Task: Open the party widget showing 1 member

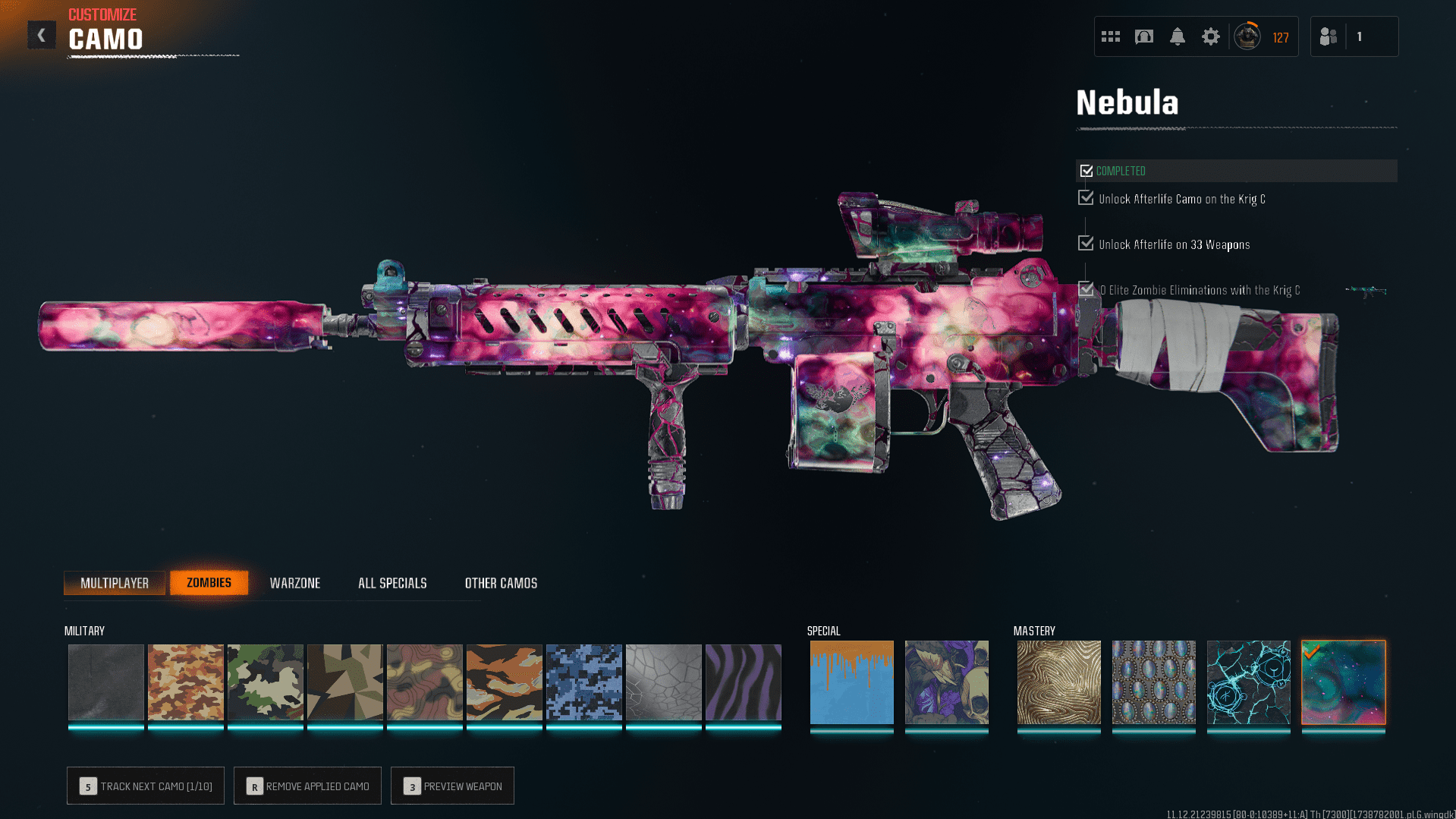Action: (x=1354, y=36)
